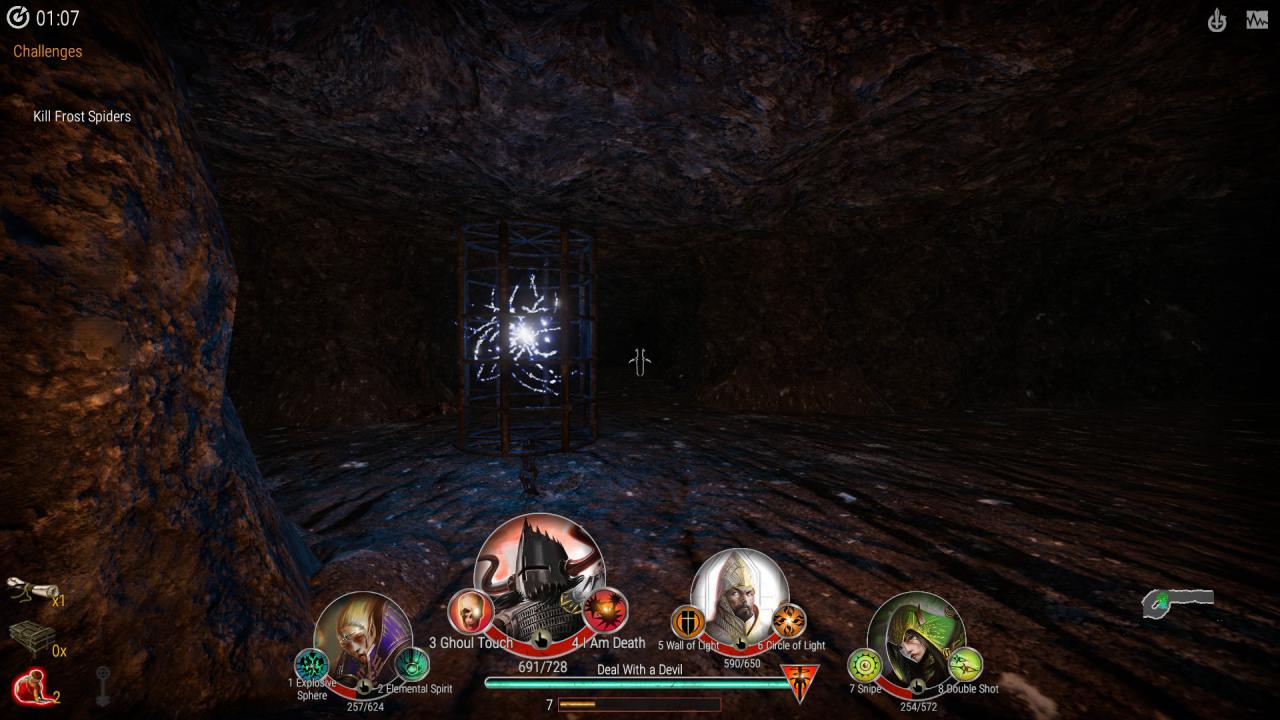Open the treasure chest counter icon
1280x720 pixels.
(x=32, y=638)
